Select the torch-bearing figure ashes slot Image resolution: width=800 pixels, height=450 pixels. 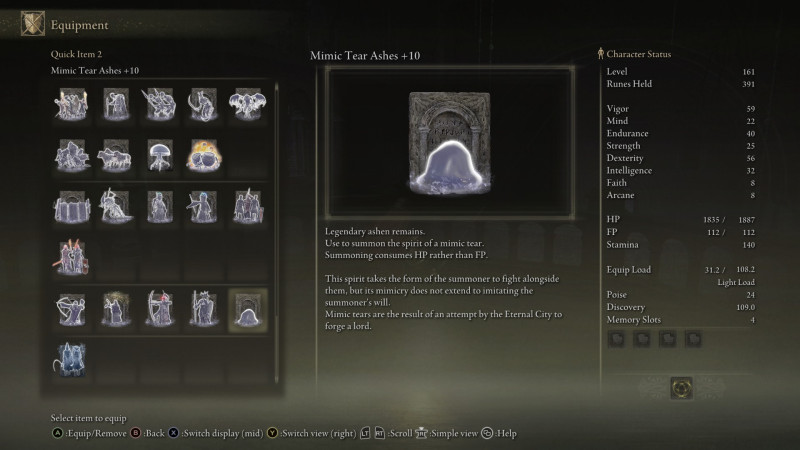pos(72,103)
